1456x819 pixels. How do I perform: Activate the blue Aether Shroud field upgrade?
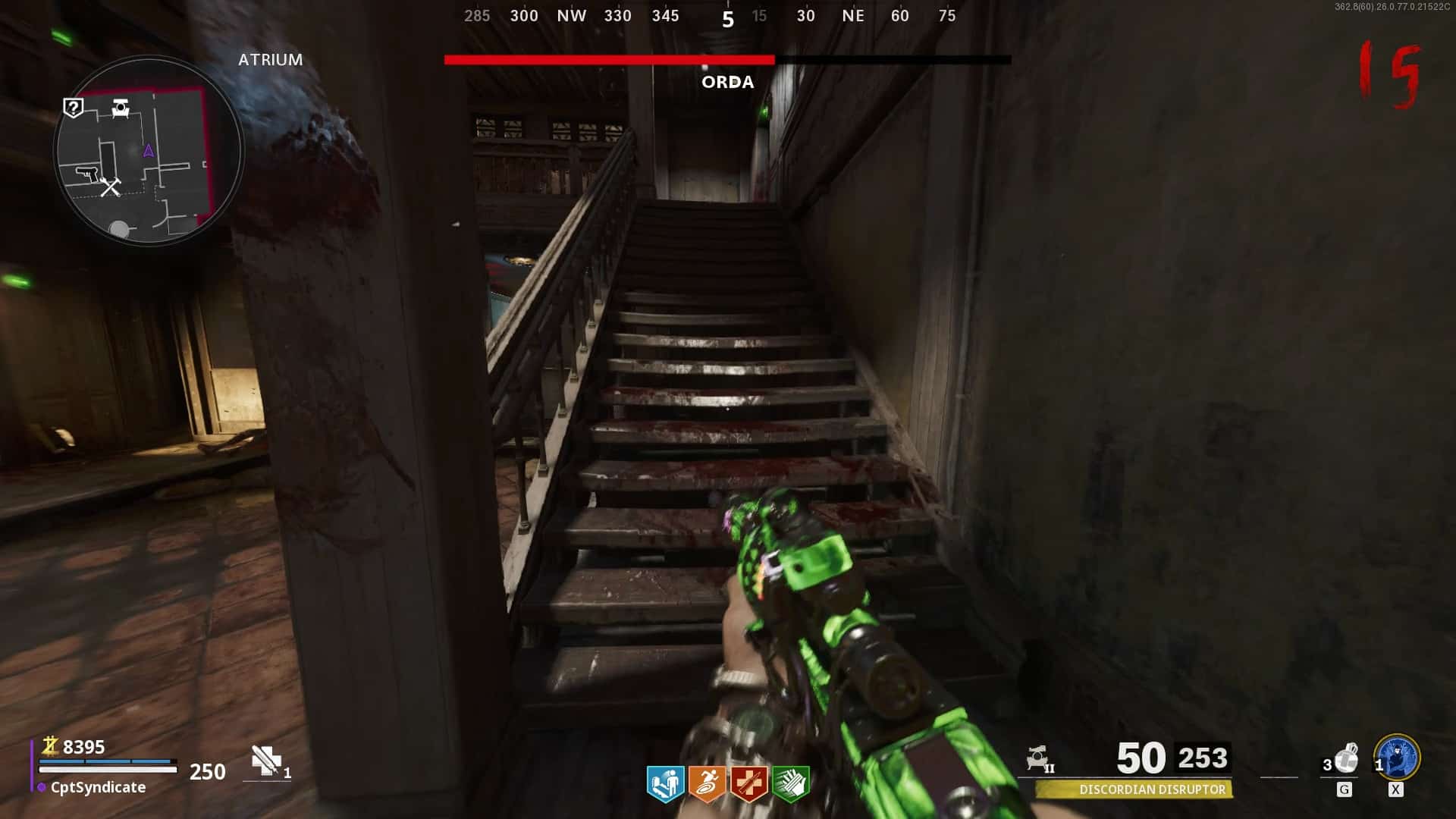tap(1397, 757)
